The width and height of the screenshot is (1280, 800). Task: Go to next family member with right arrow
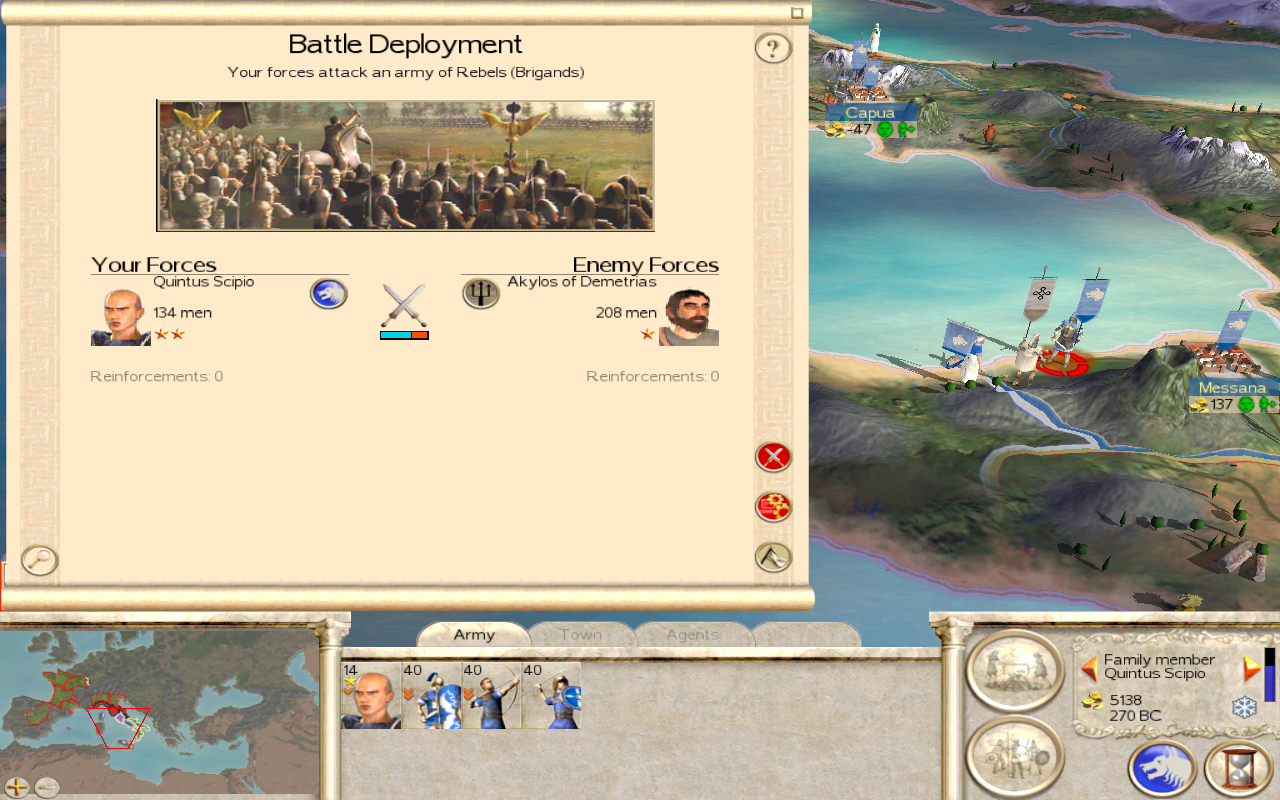coord(1251,668)
